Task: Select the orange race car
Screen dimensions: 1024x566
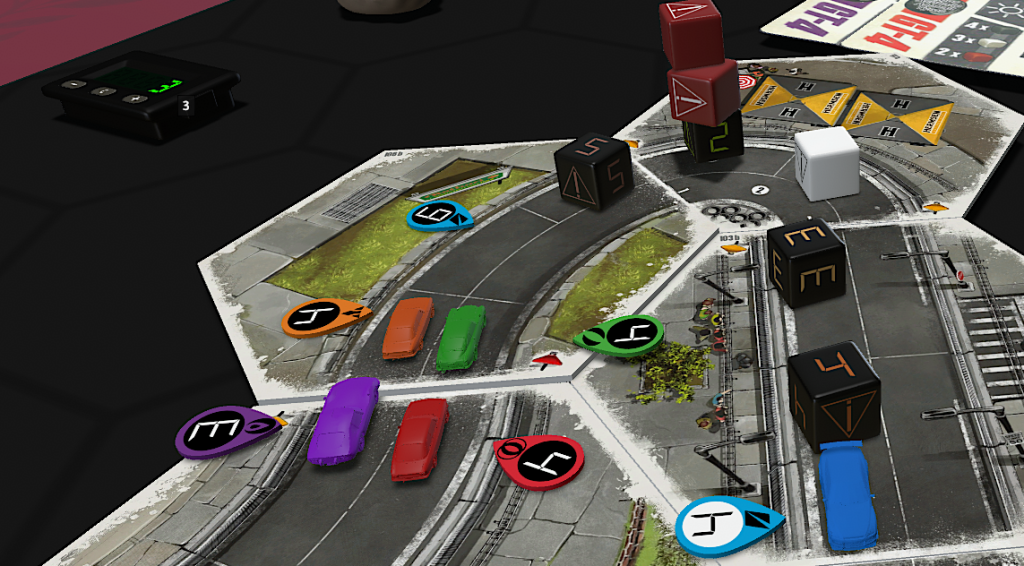Action: [405, 326]
